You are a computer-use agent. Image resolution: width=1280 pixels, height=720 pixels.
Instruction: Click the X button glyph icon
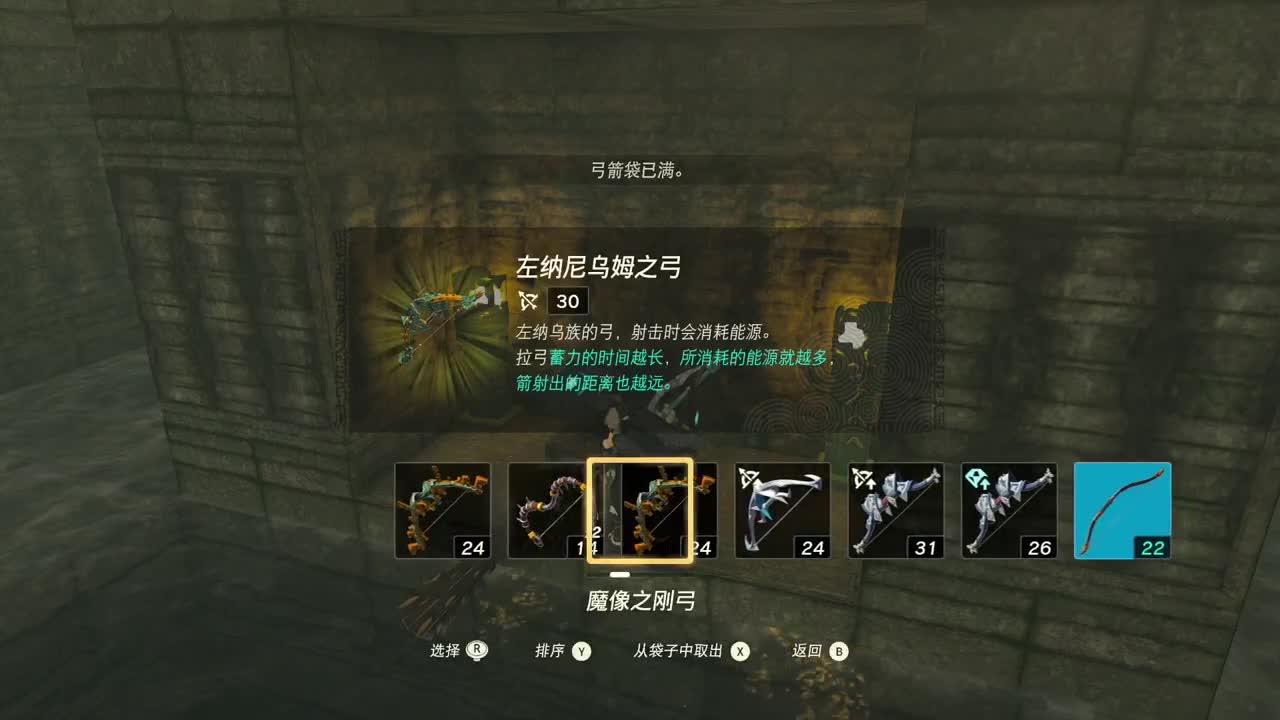tap(739, 650)
